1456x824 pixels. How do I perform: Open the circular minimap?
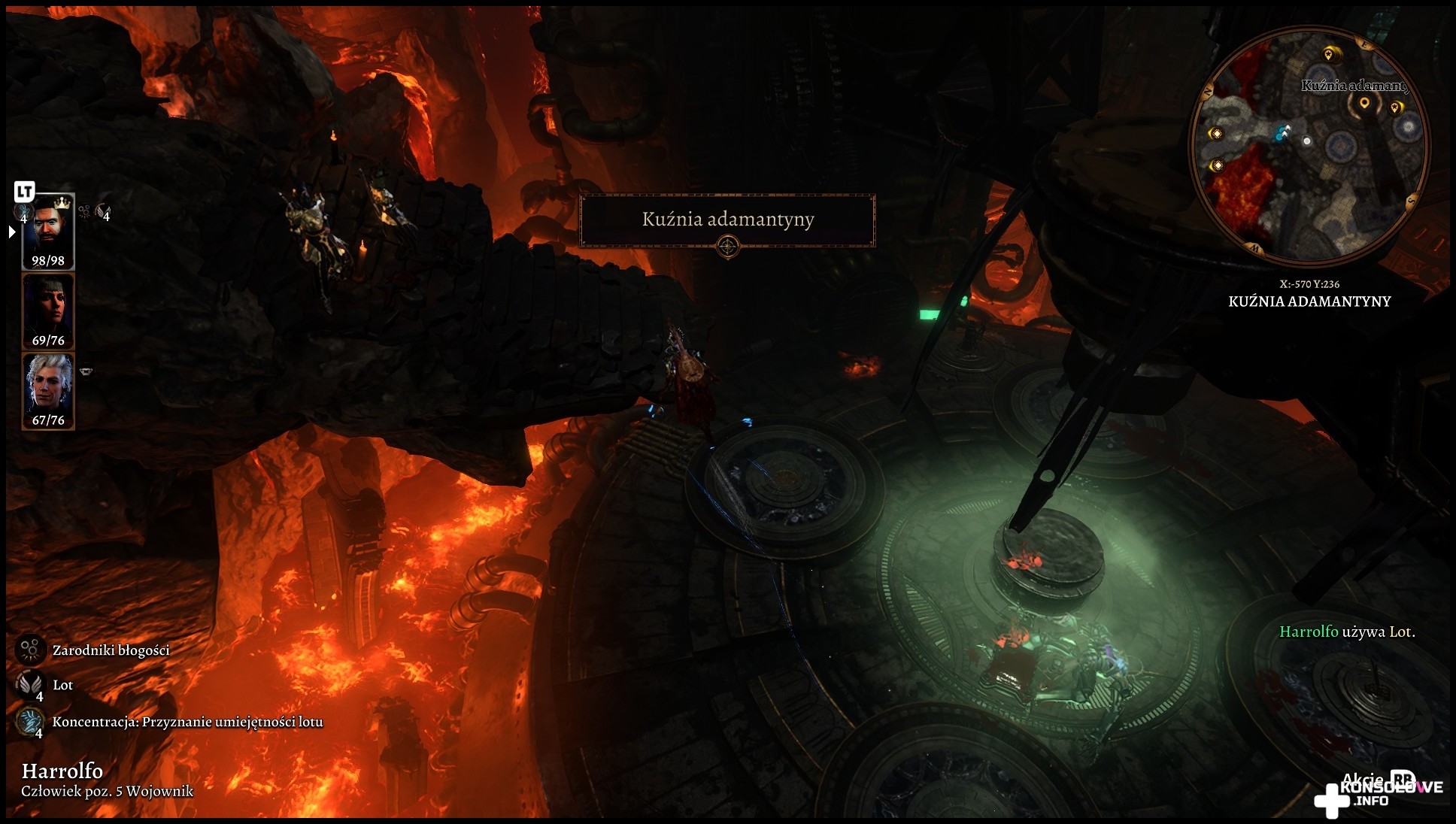click(x=1309, y=147)
